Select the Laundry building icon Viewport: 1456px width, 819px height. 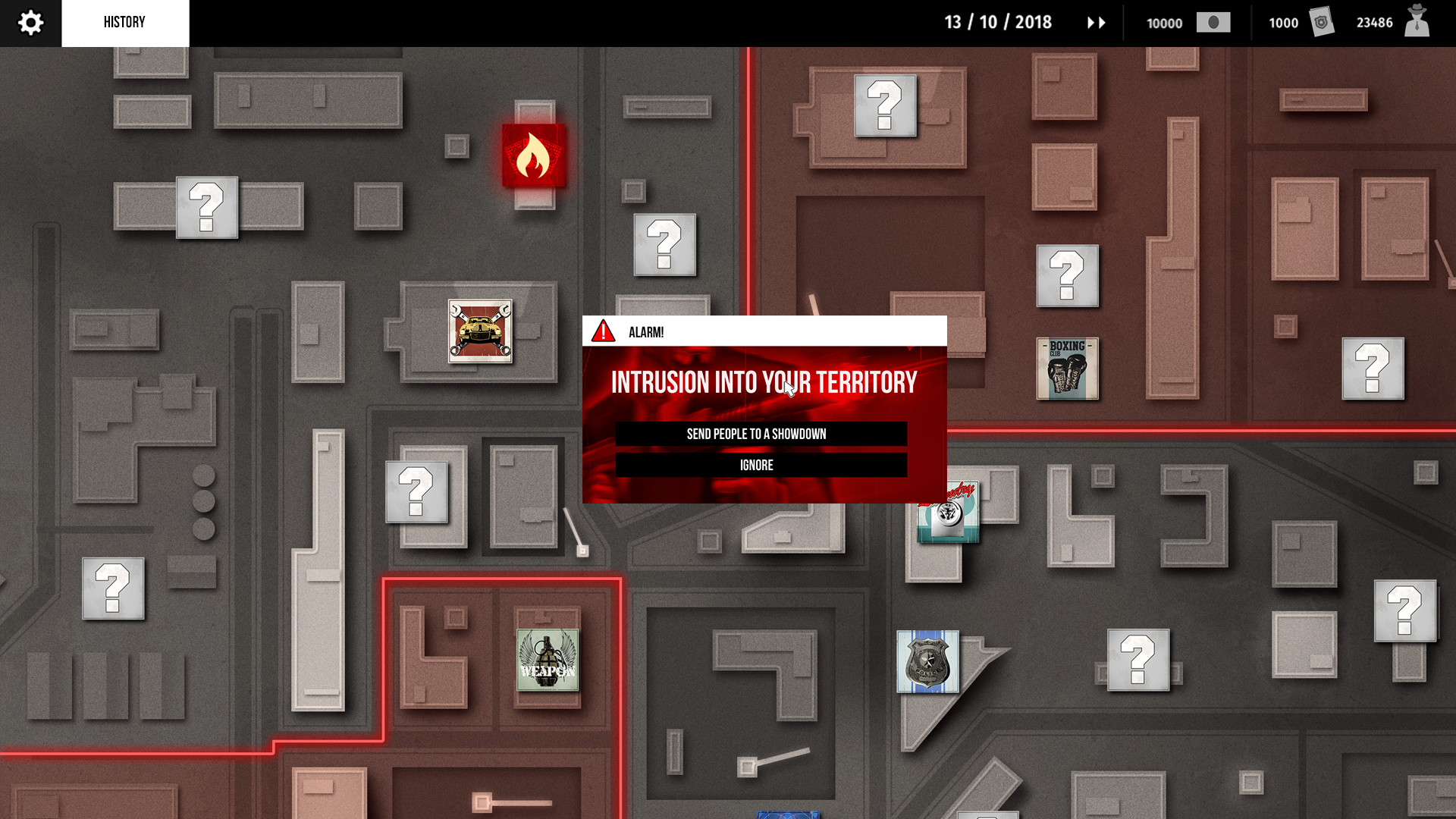coord(947,513)
